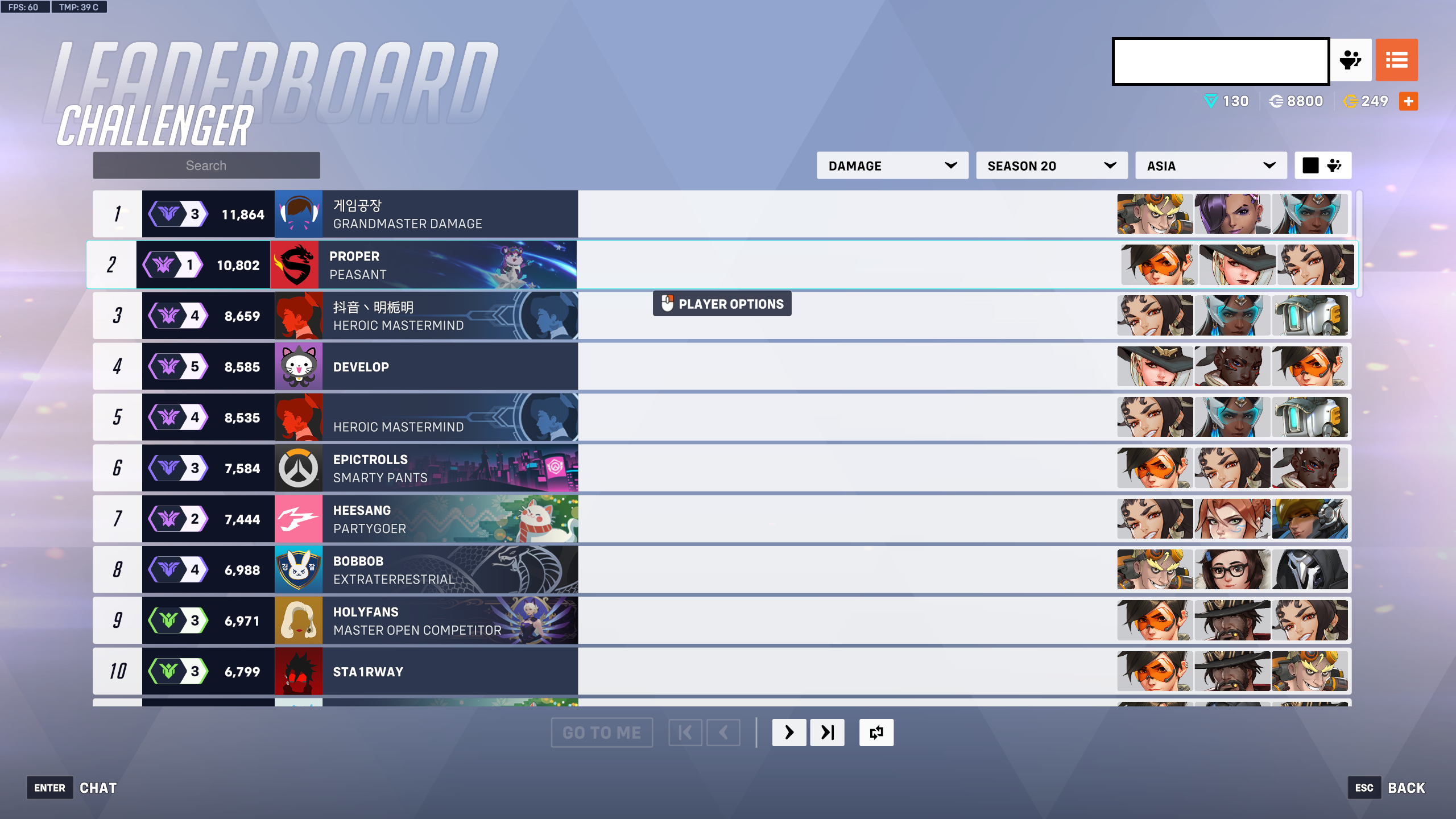This screenshot has width=1456, height=819.
Task: Go to the next leaderboard page
Action: [x=789, y=733]
